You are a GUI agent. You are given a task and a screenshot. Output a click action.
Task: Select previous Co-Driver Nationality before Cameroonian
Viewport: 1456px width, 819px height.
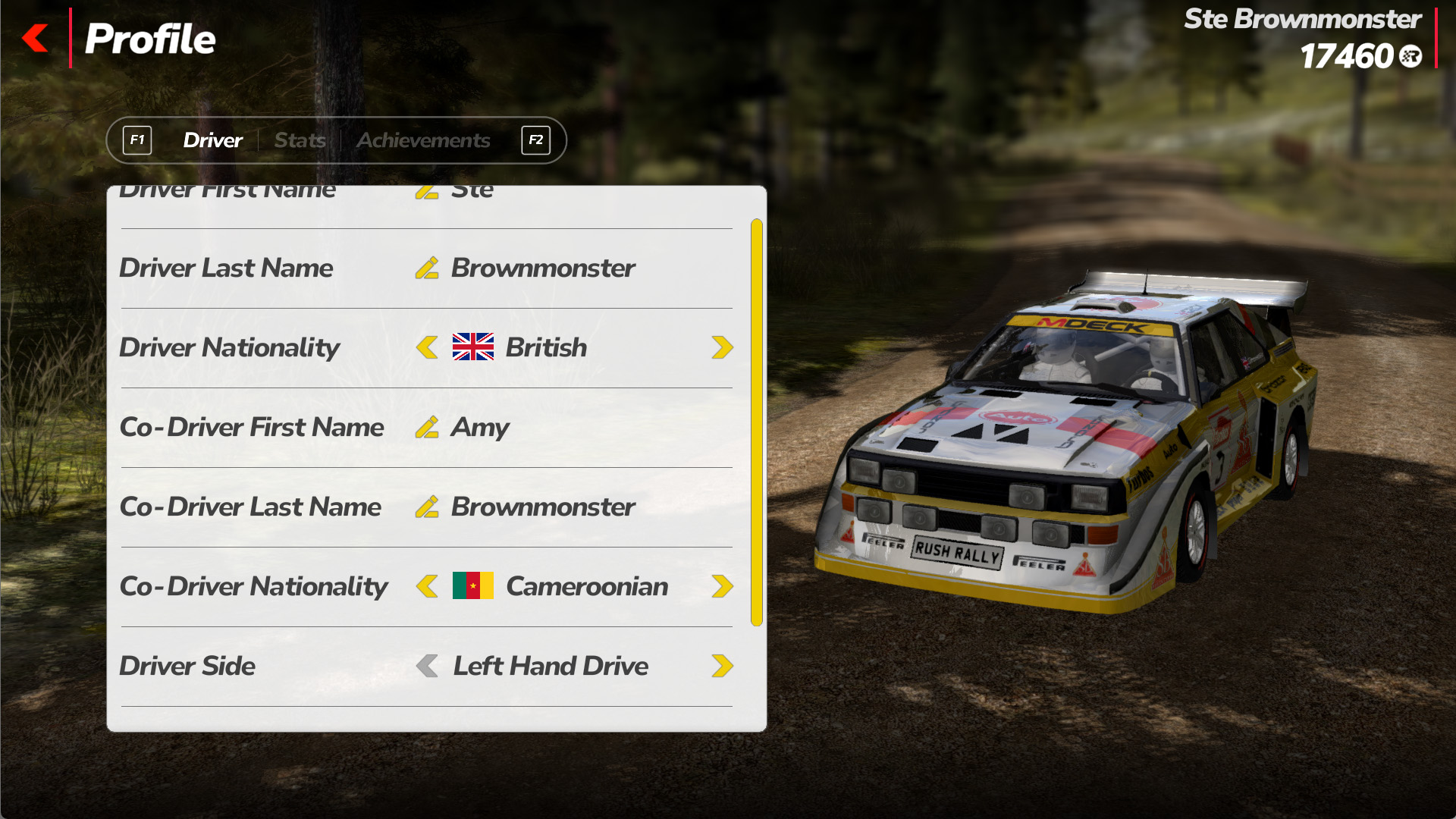pyautogui.click(x=427, y=586)
